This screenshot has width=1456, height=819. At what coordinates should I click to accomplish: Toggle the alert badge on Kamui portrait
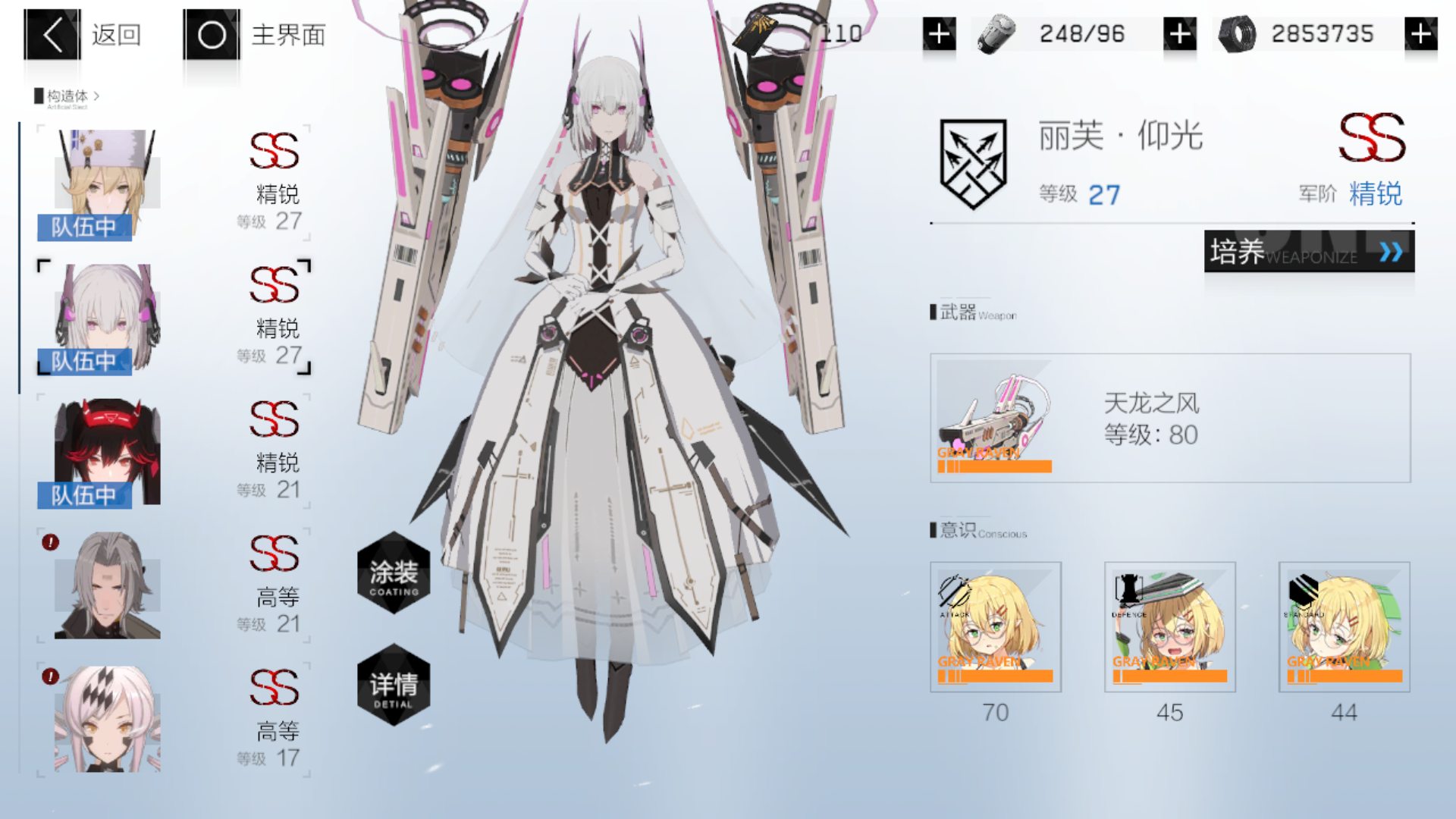[49, 544]
